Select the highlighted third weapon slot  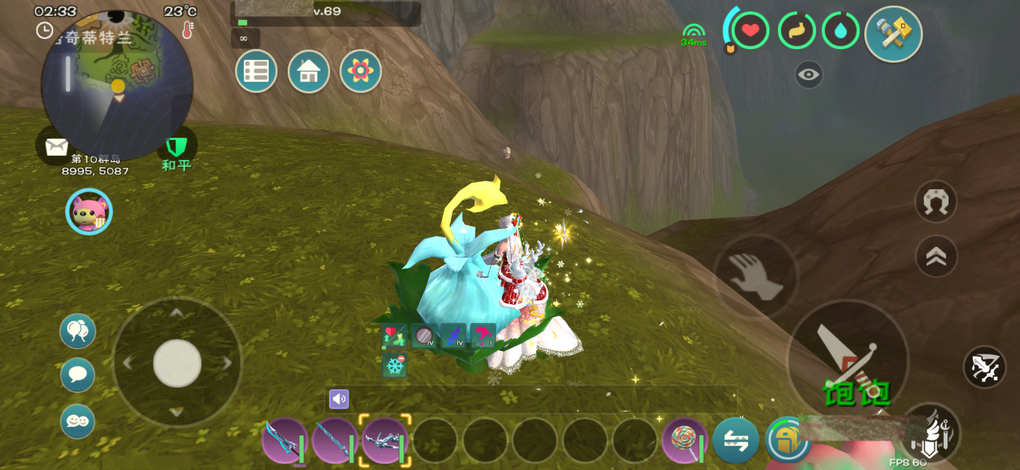click(385, 440)
